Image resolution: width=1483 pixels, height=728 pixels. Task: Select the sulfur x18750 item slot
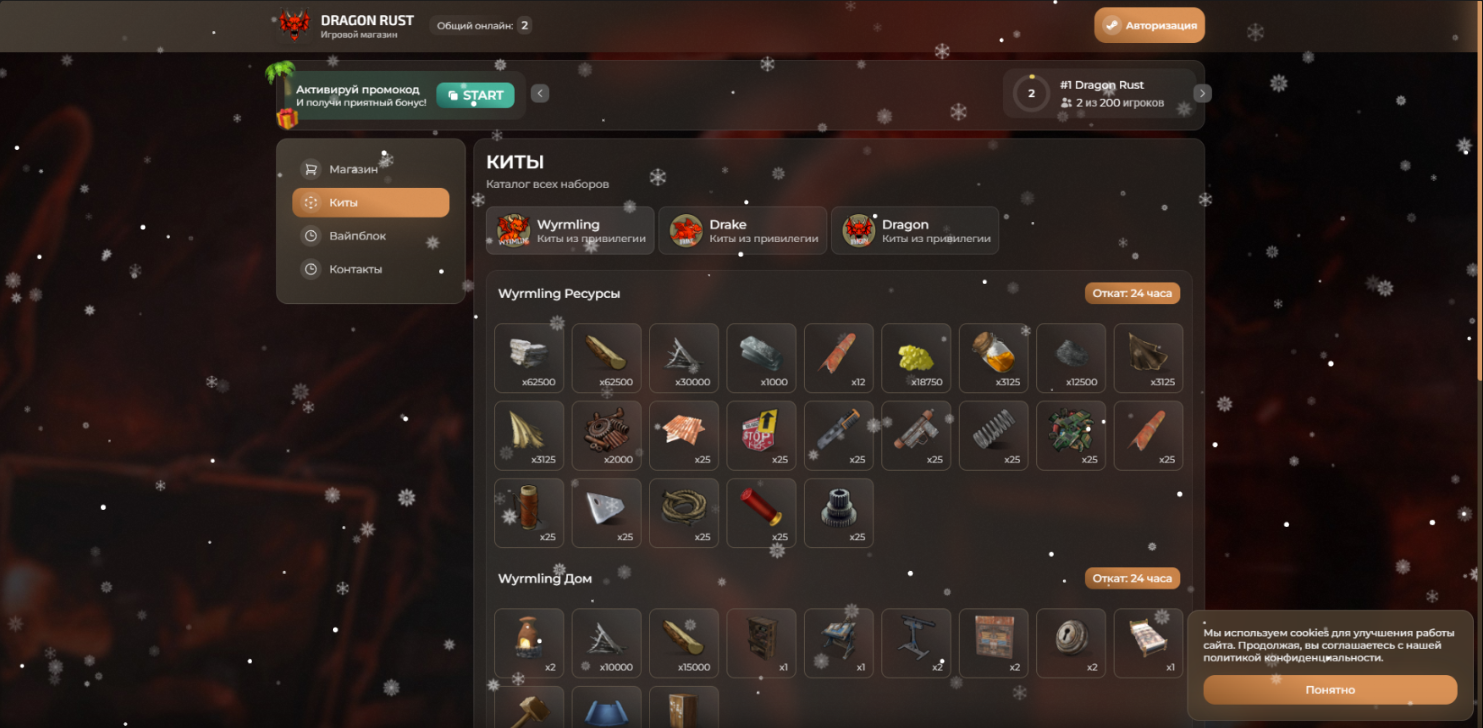(x=916, y=358)
